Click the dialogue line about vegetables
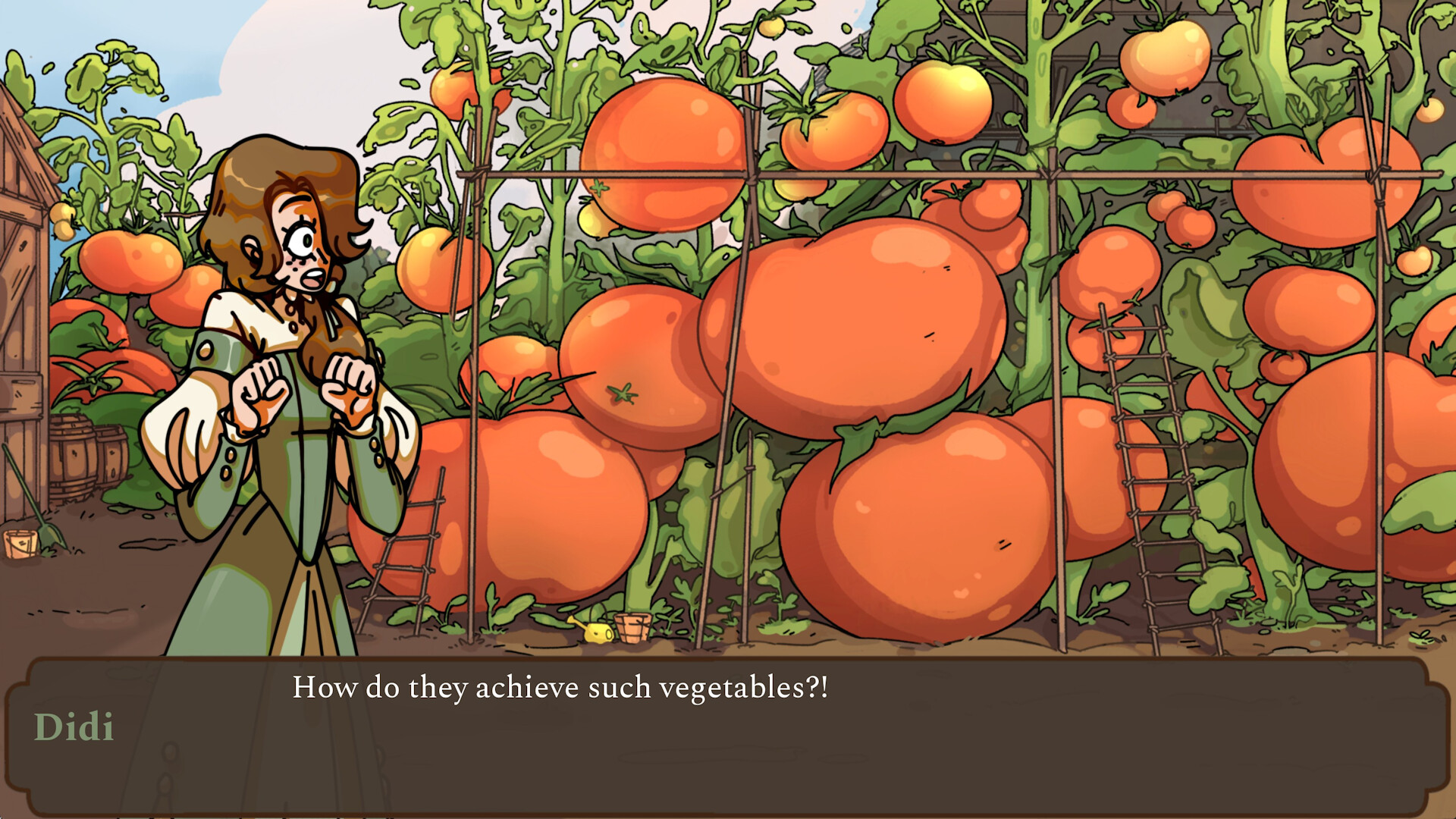The width and height of the screenshot is (1456, 819). click(x=563, y=688)
